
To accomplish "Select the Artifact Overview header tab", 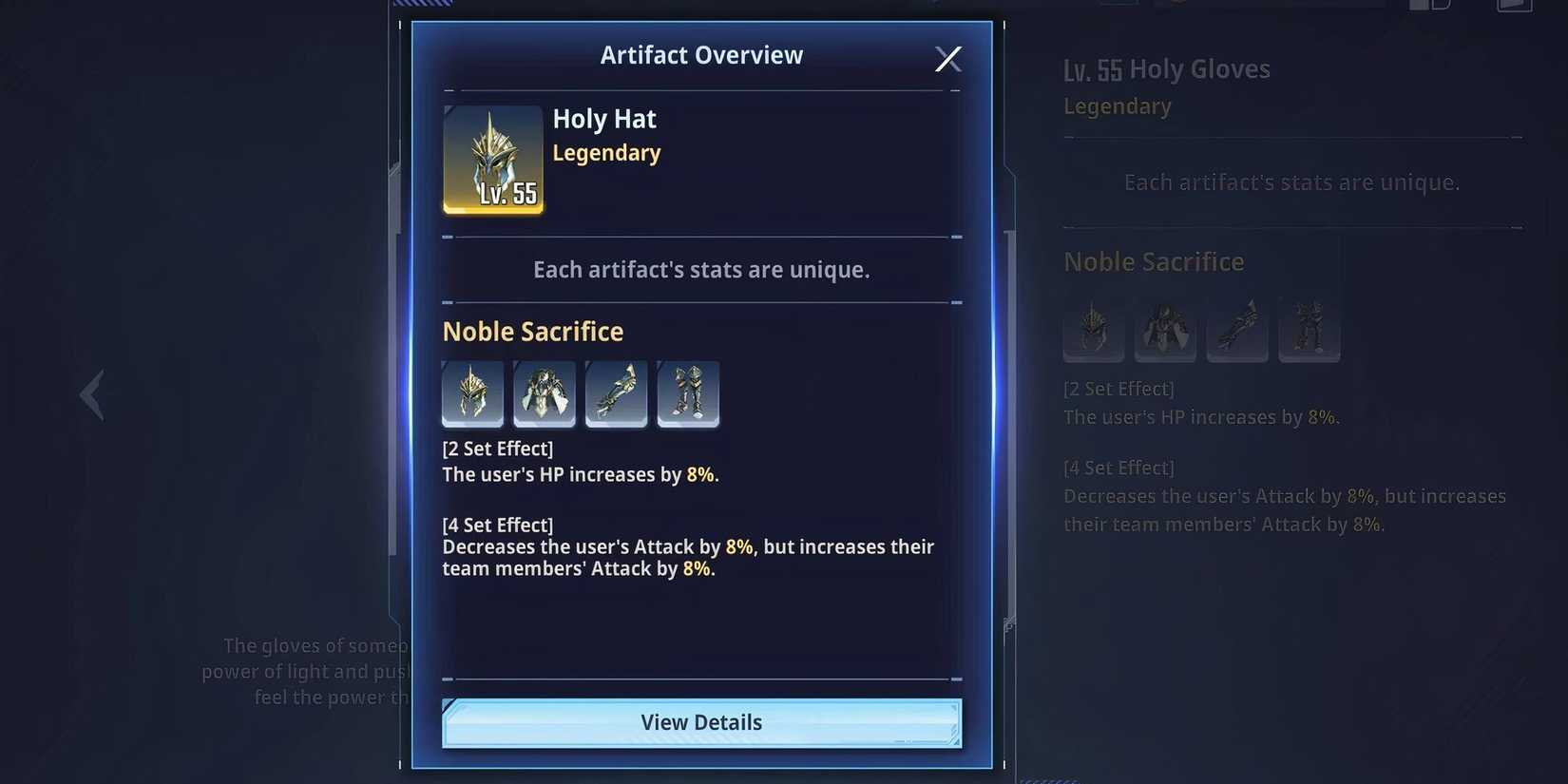I will [x=701, y=54].
